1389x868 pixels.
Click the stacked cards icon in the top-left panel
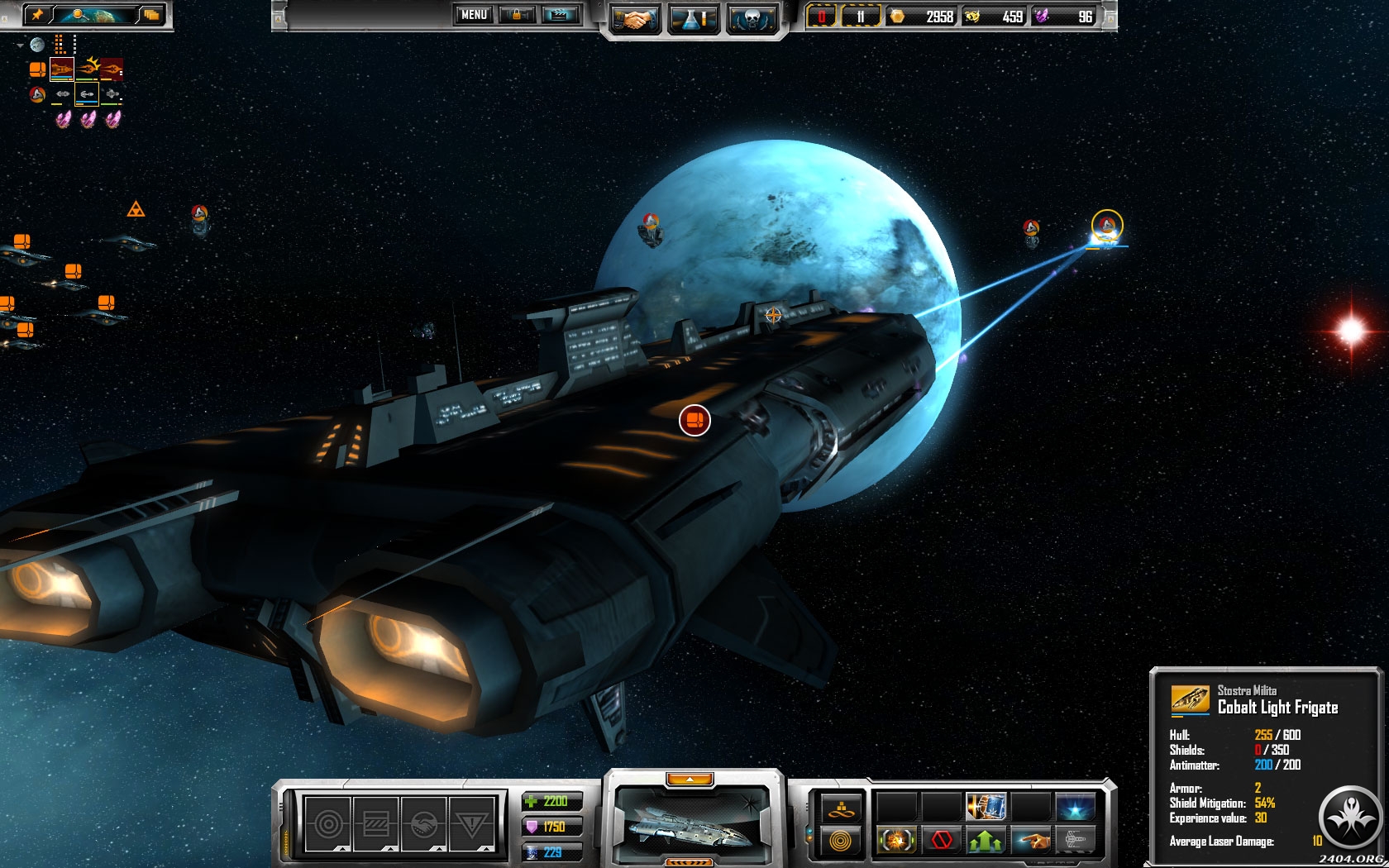point(150,15)
